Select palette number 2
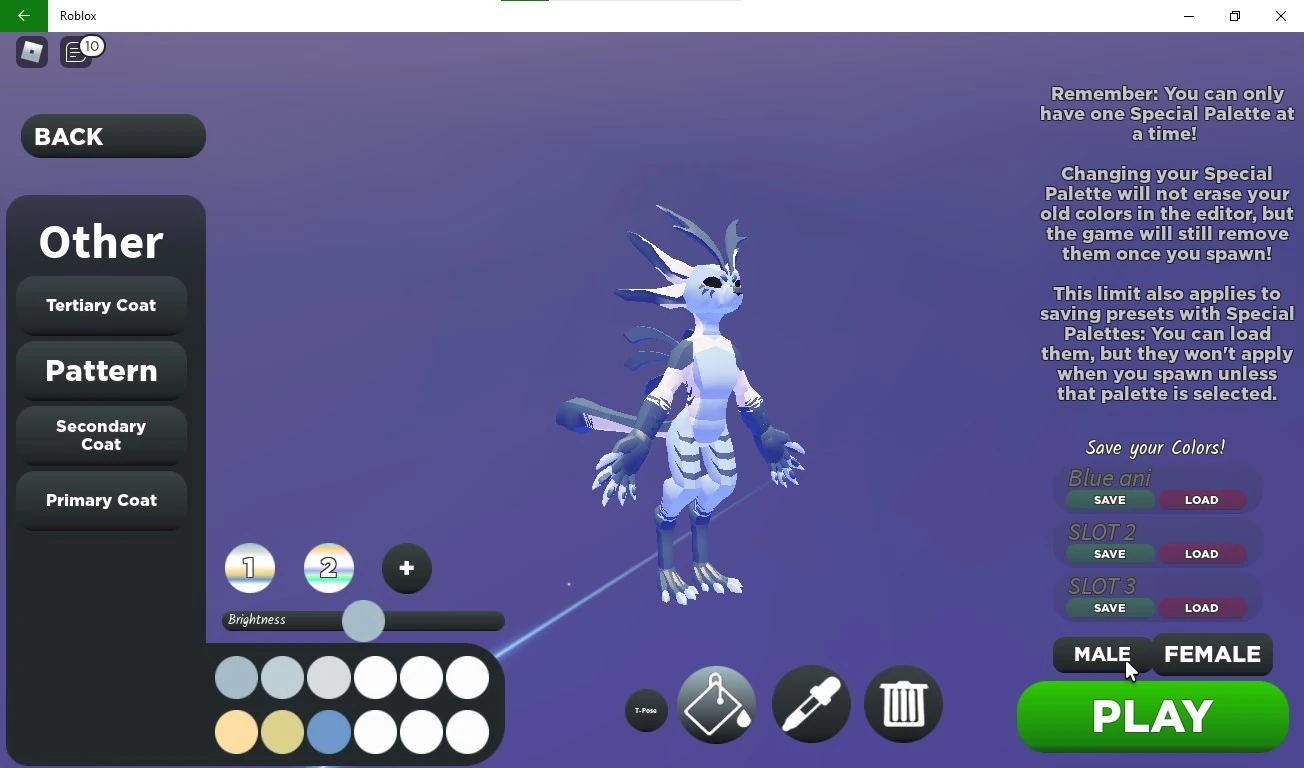The image size is (1304, 768). [x=329, y=568]
